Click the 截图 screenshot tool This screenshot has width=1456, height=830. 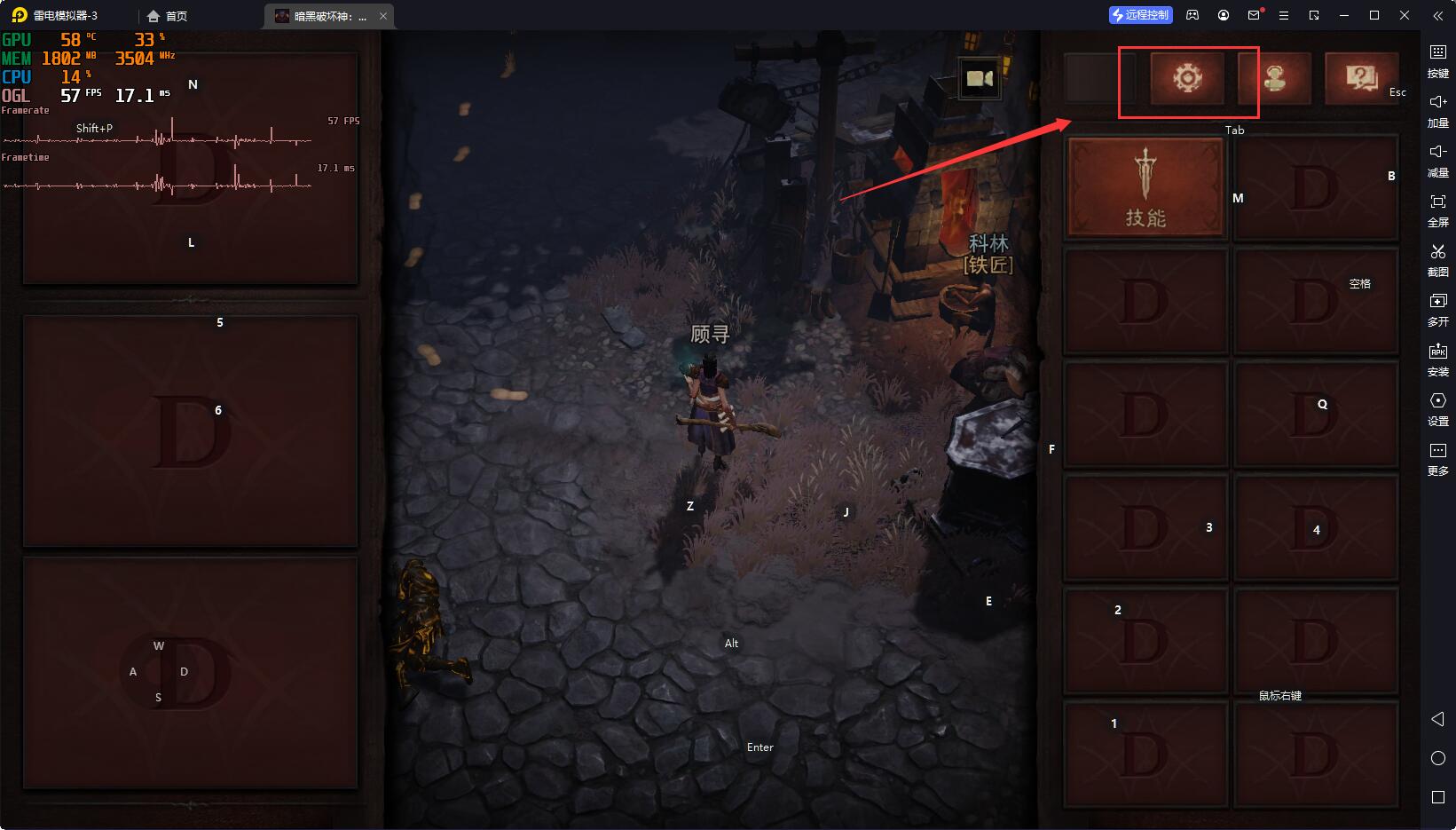[1437, 258]
